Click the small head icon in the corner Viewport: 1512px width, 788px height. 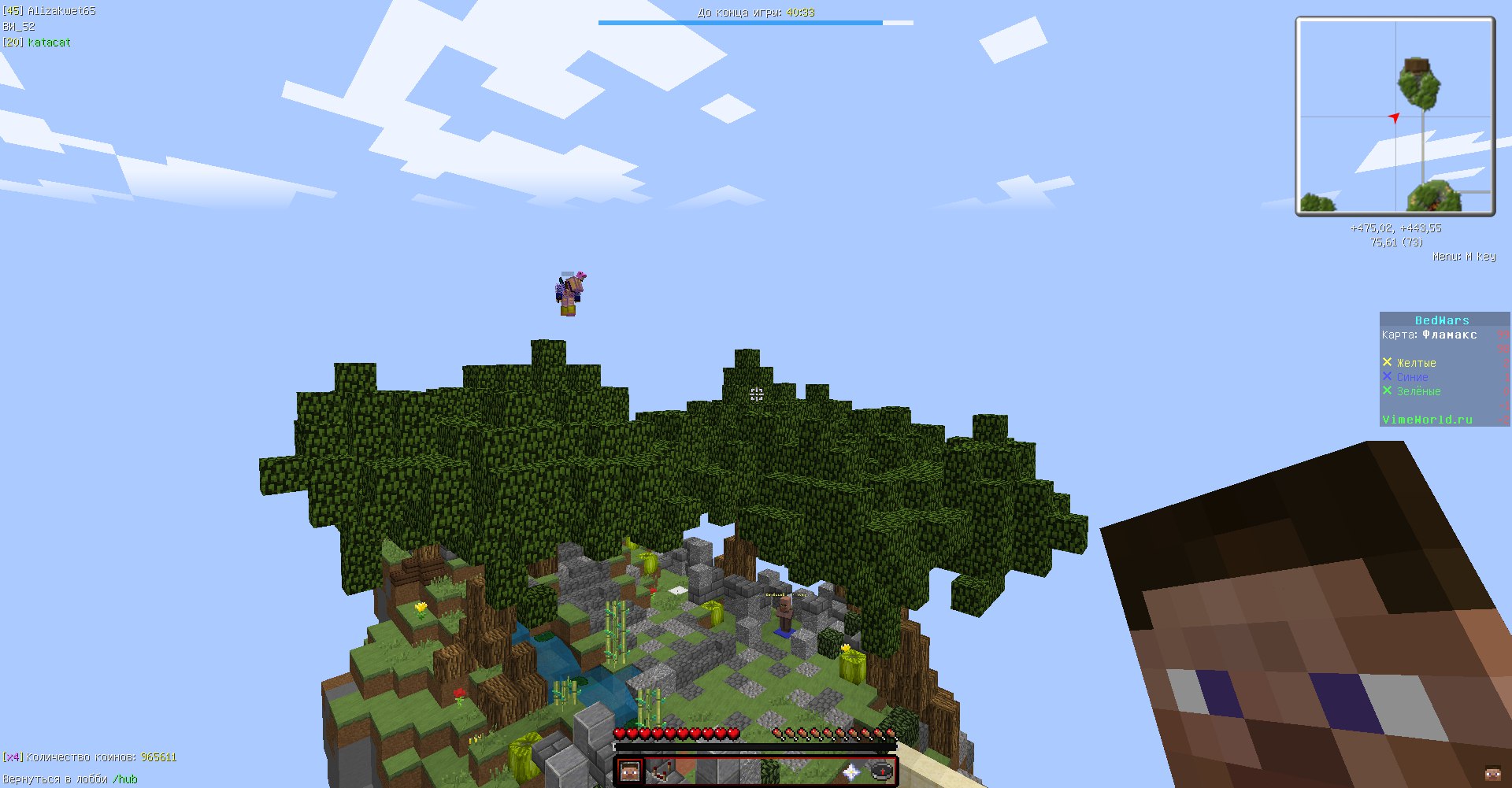coord(1492,773)
